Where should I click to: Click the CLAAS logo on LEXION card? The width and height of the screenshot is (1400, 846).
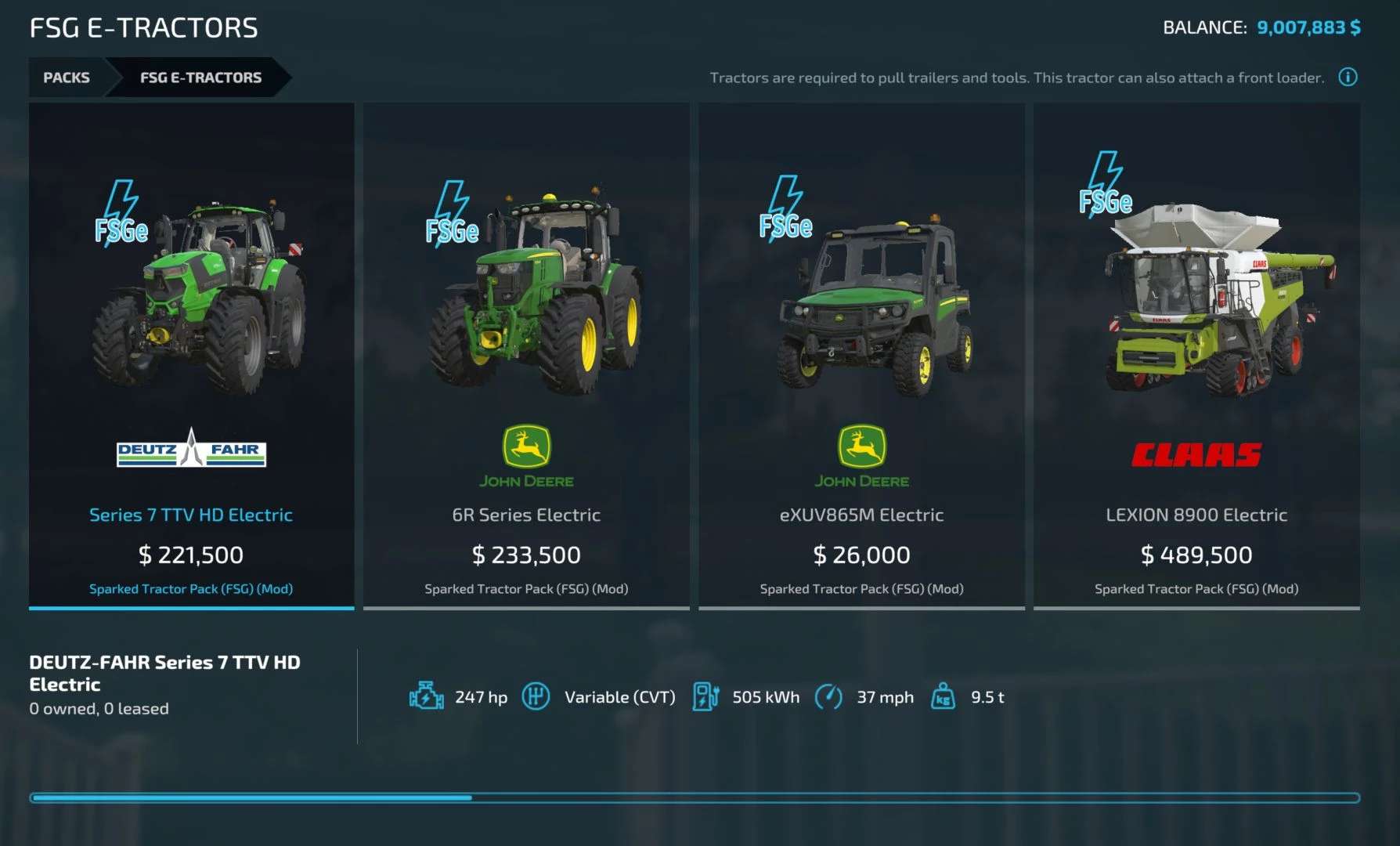(1197, 453)
